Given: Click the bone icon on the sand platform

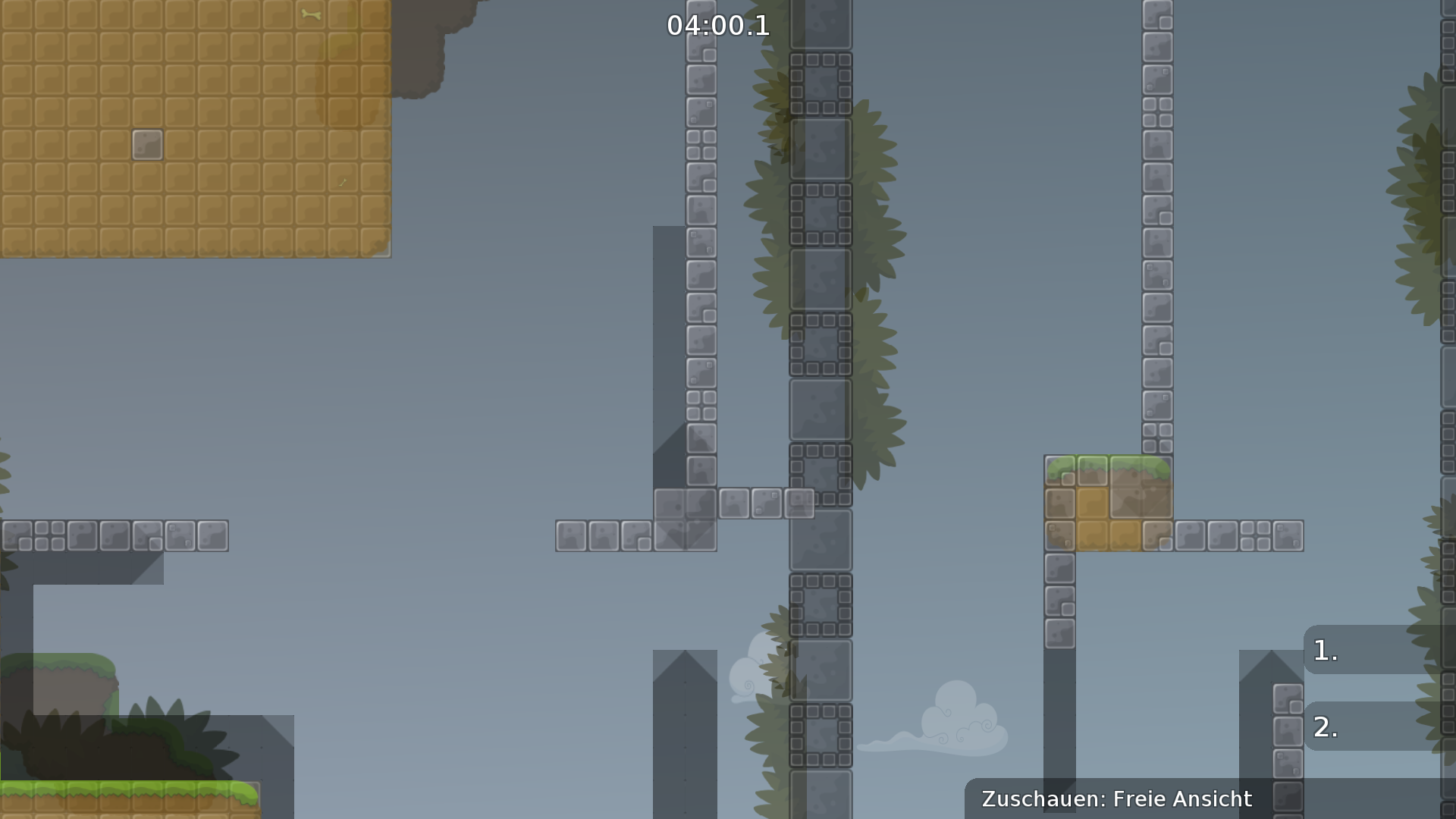Looking at the screenshot, I should pyautogui.click(x=311, y=12).
